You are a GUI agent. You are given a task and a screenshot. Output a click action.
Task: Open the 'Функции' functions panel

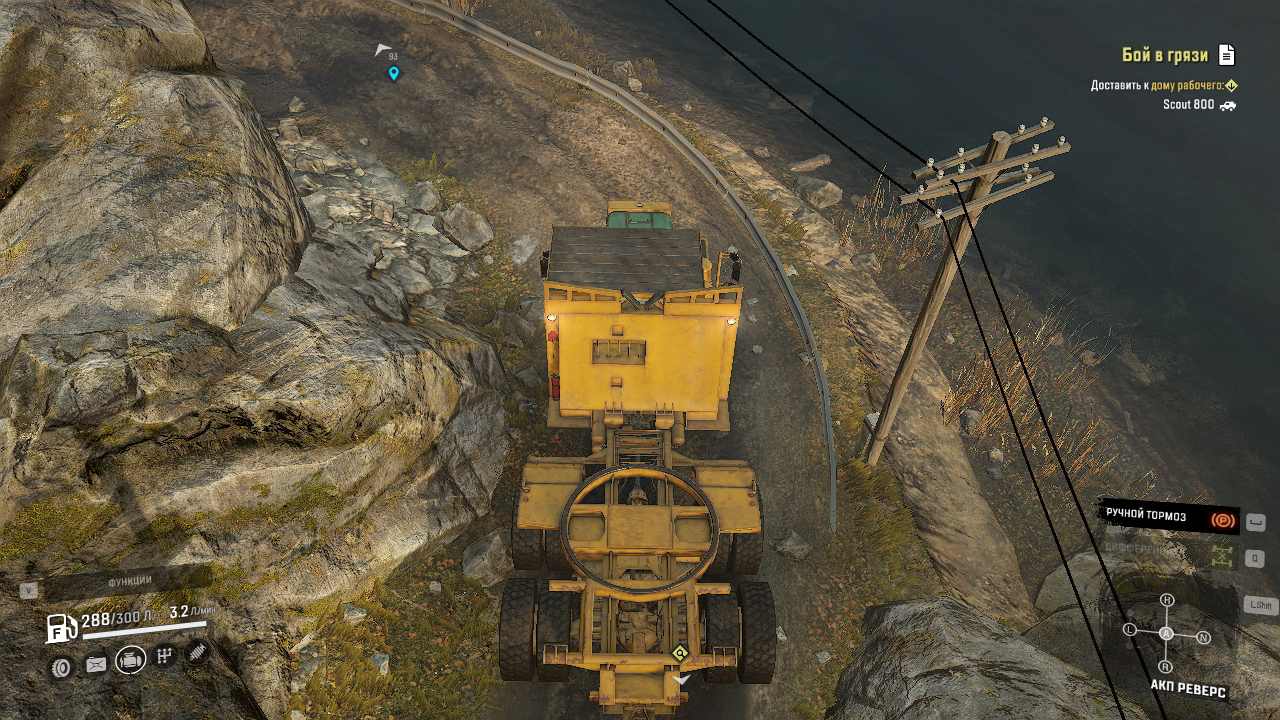pyautogui.click(x=129, y=581)
